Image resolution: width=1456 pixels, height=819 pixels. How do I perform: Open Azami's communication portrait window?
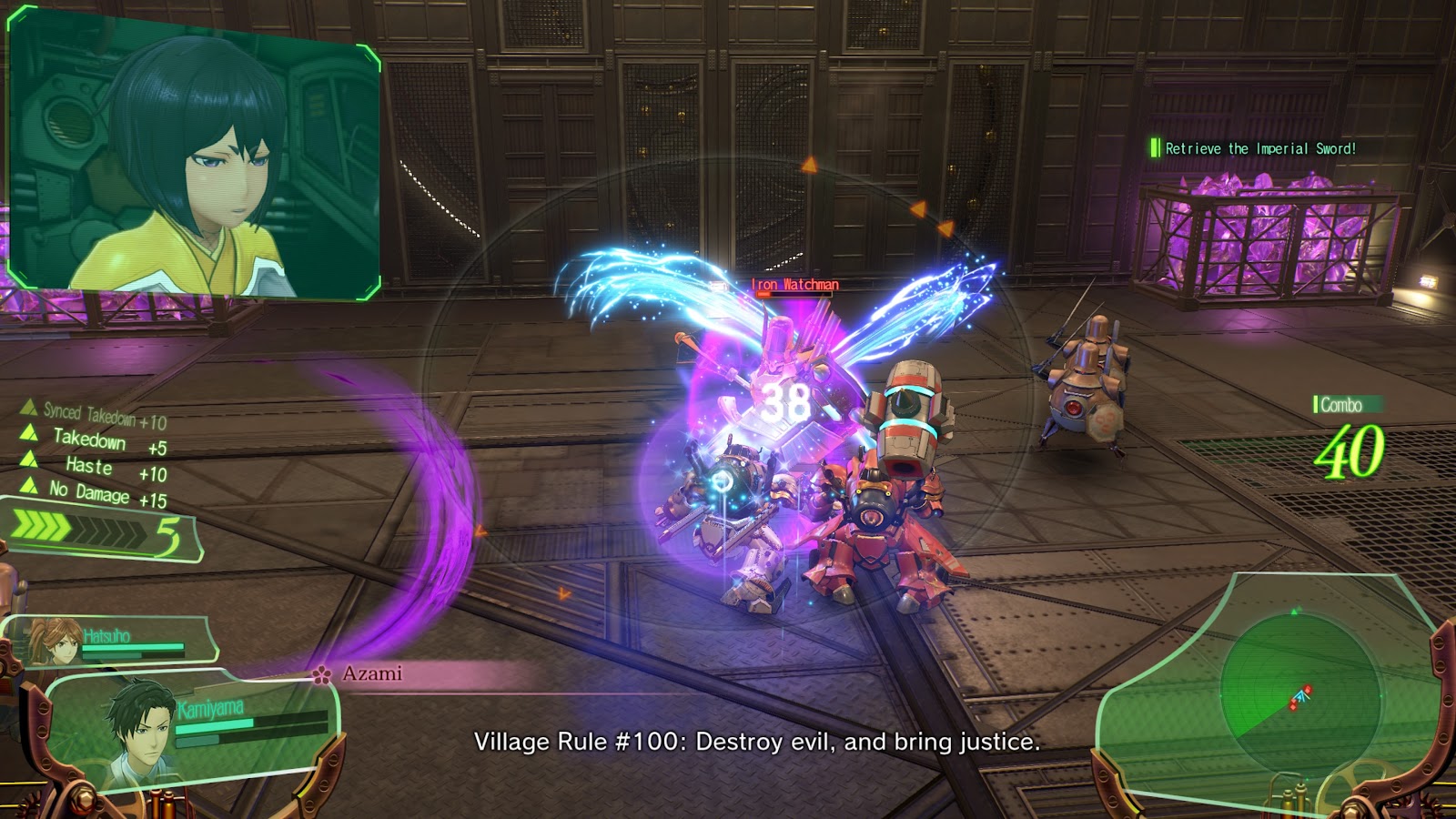coord(194,157)
